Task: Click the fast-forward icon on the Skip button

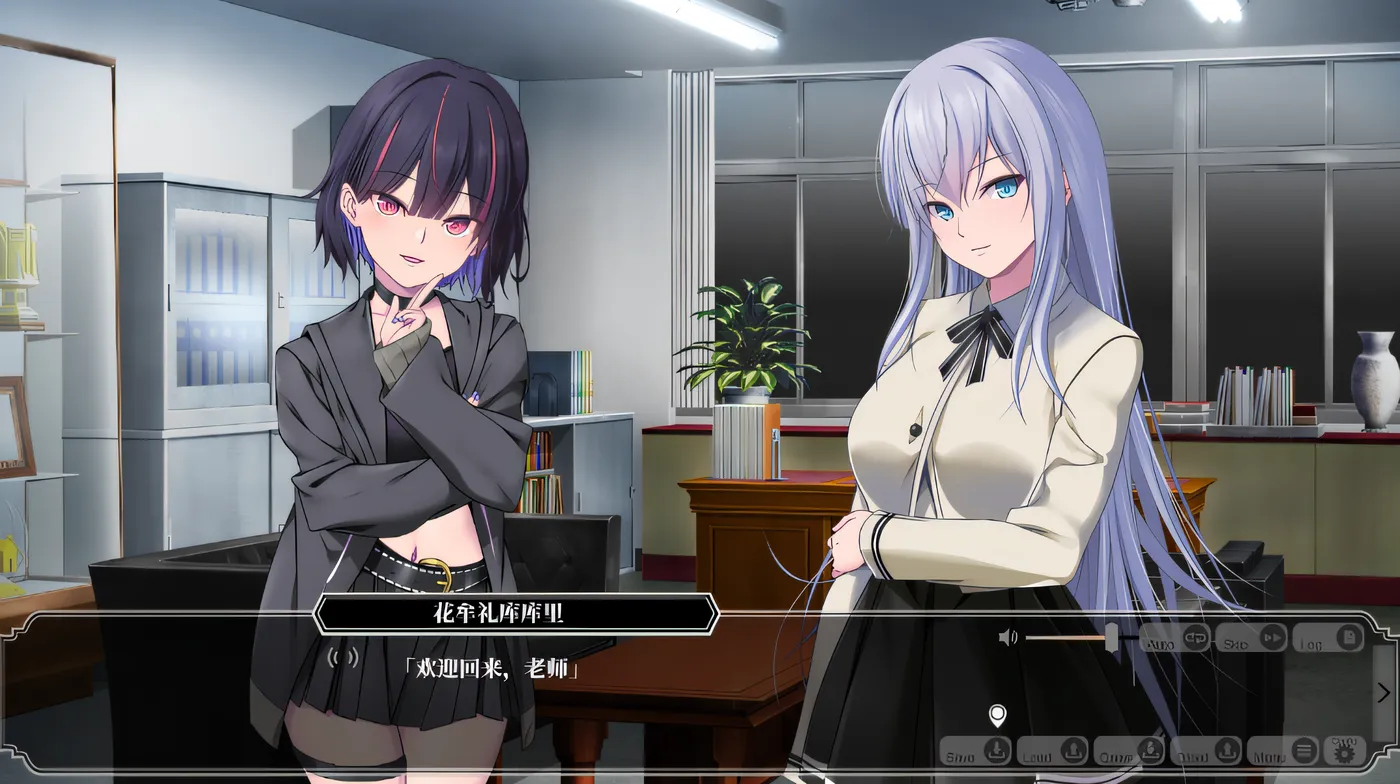Action: 1271,637
